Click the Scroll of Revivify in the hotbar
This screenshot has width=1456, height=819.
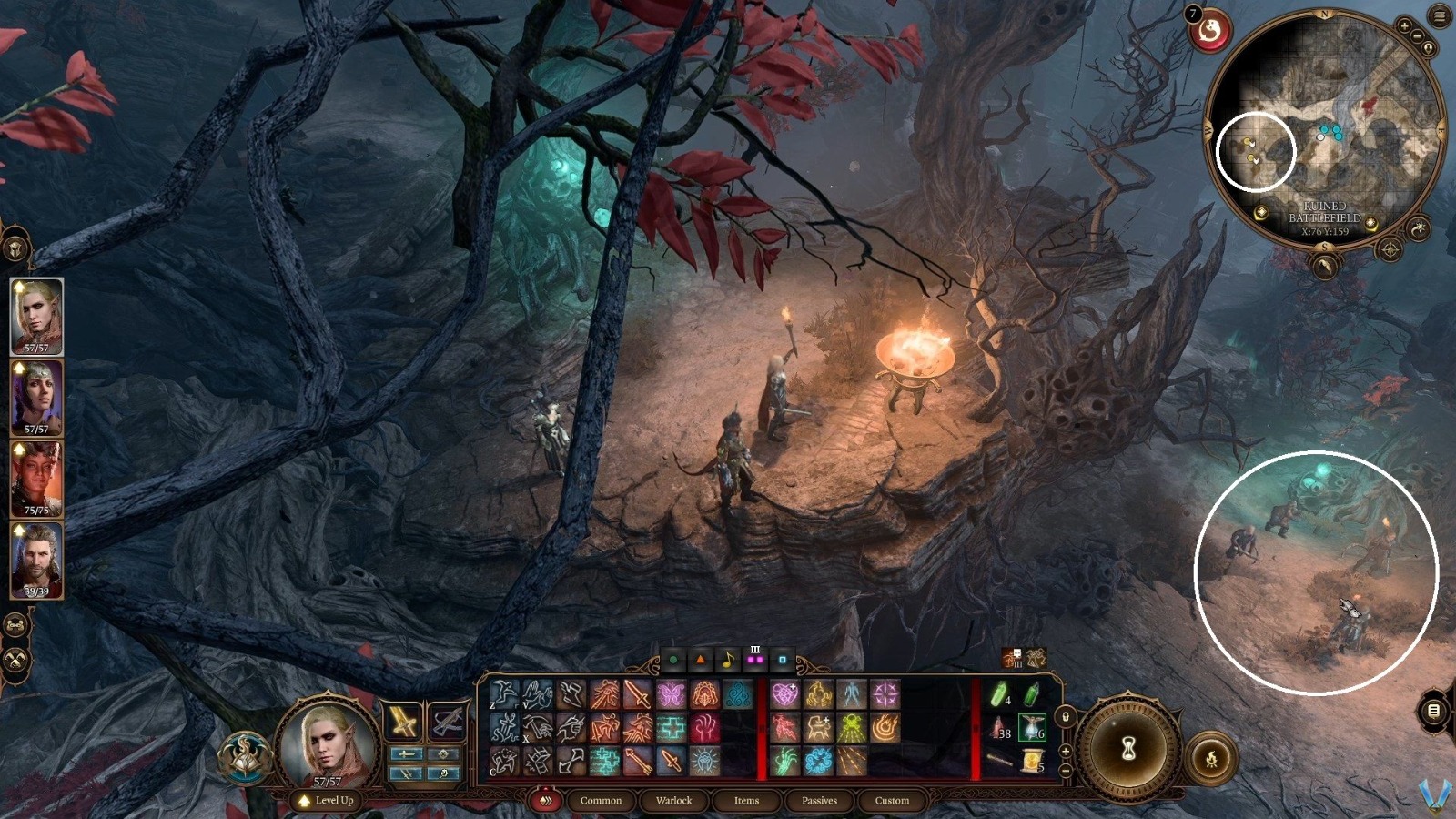pyautogui.click(x=1031, y=728)
